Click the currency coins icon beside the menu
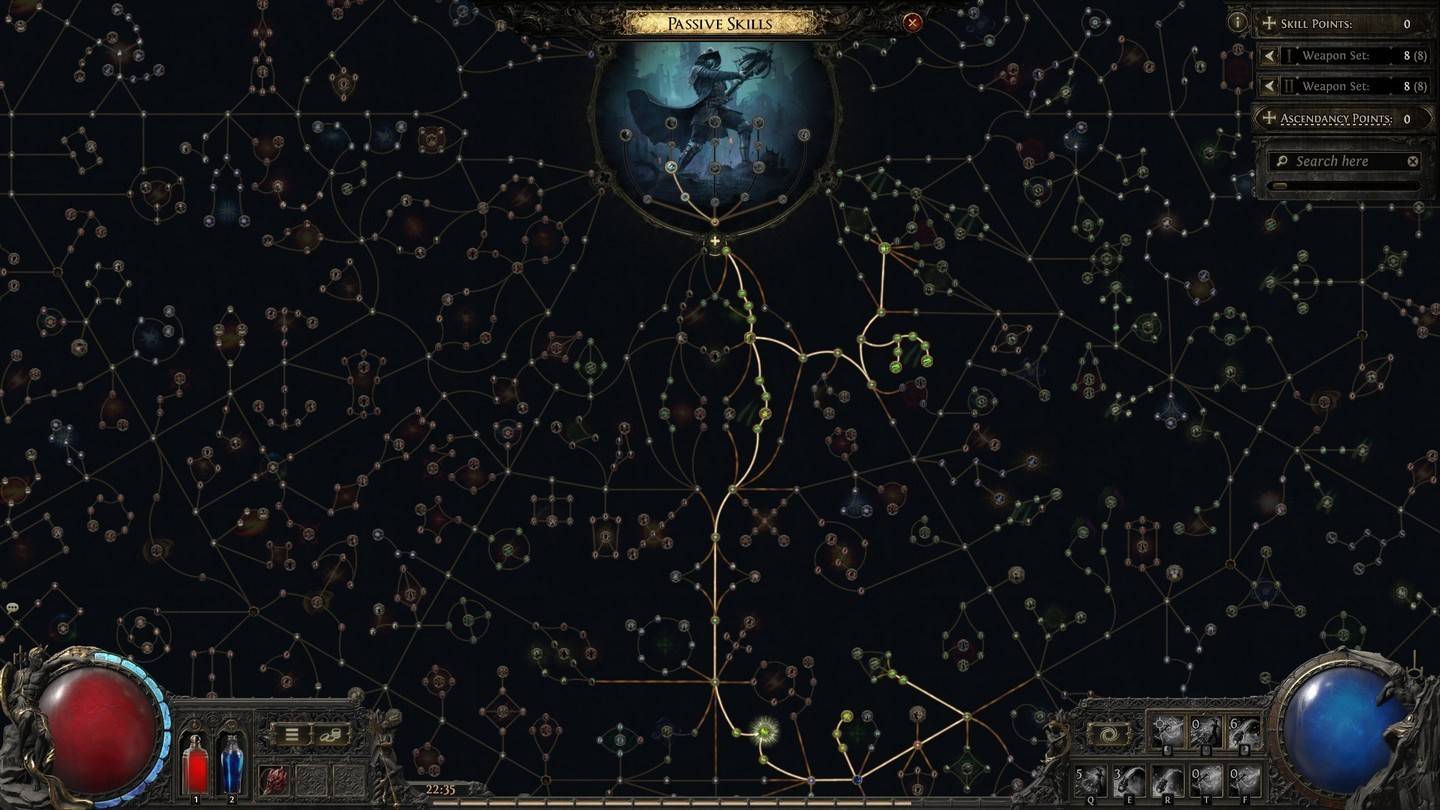The height and width of the screenshot is (810, 1440). tap(331, 734)
